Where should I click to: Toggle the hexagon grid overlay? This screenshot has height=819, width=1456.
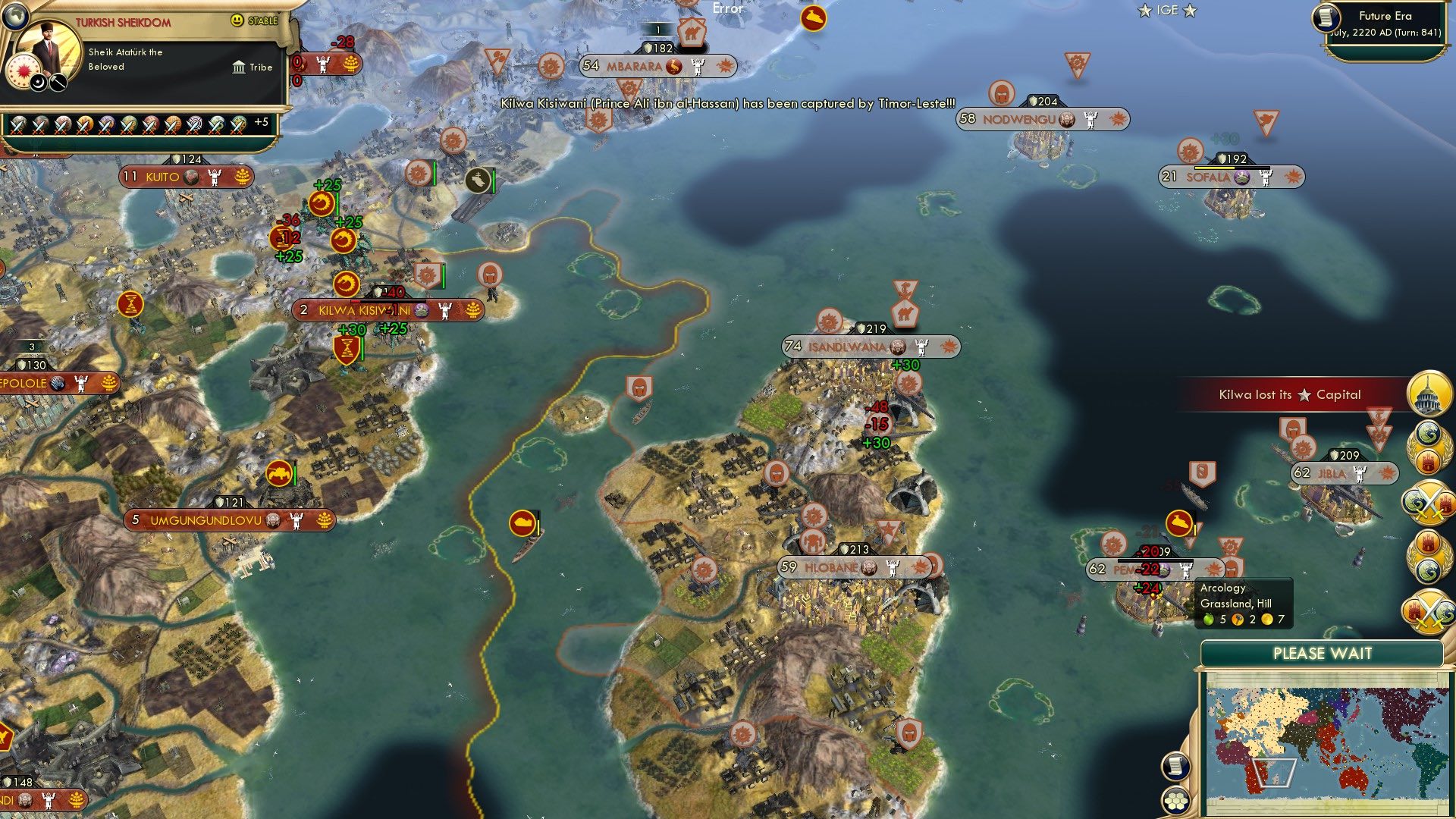click(1175, 799)
